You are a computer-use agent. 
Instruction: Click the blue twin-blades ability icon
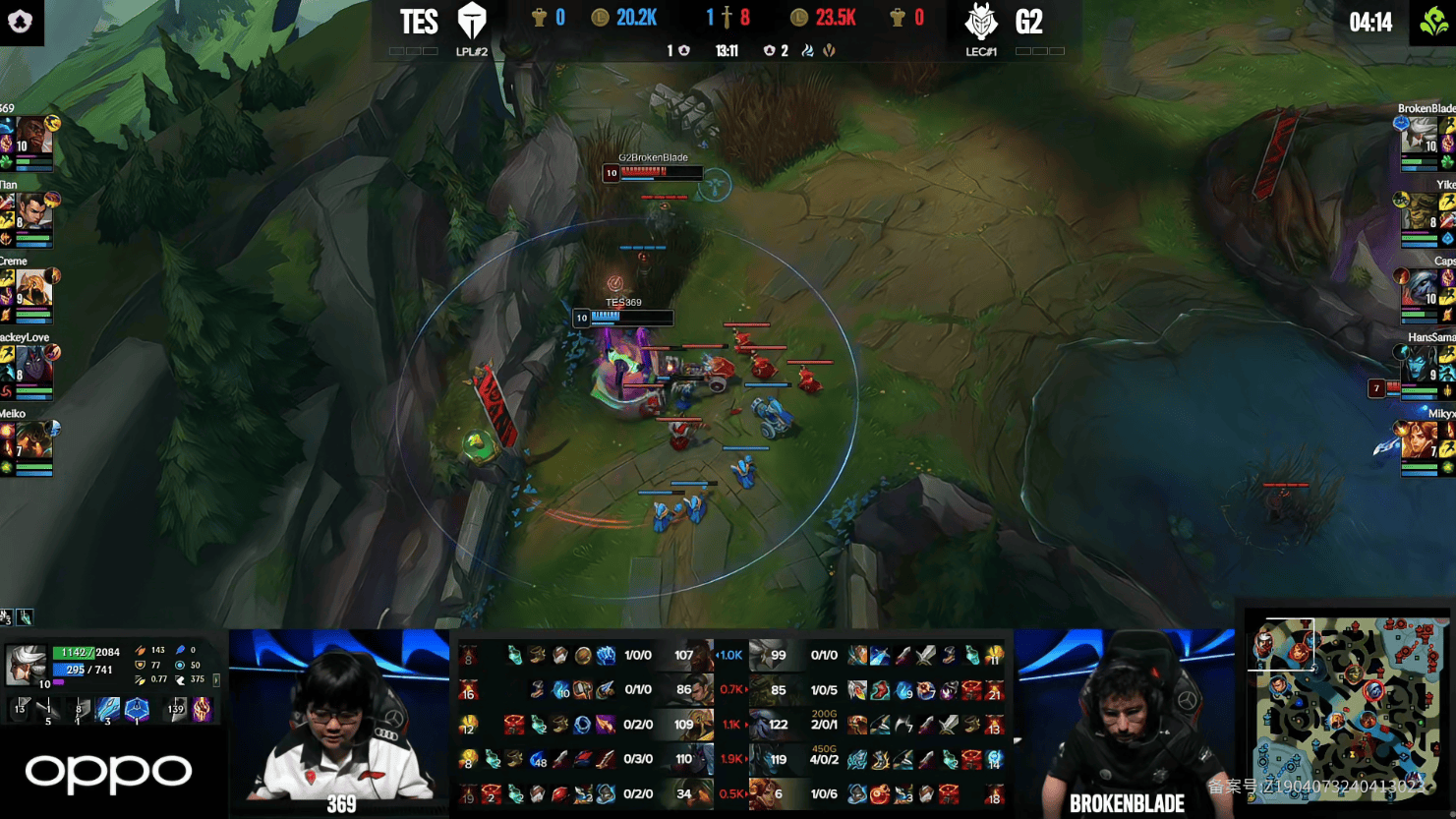[108, 709]
